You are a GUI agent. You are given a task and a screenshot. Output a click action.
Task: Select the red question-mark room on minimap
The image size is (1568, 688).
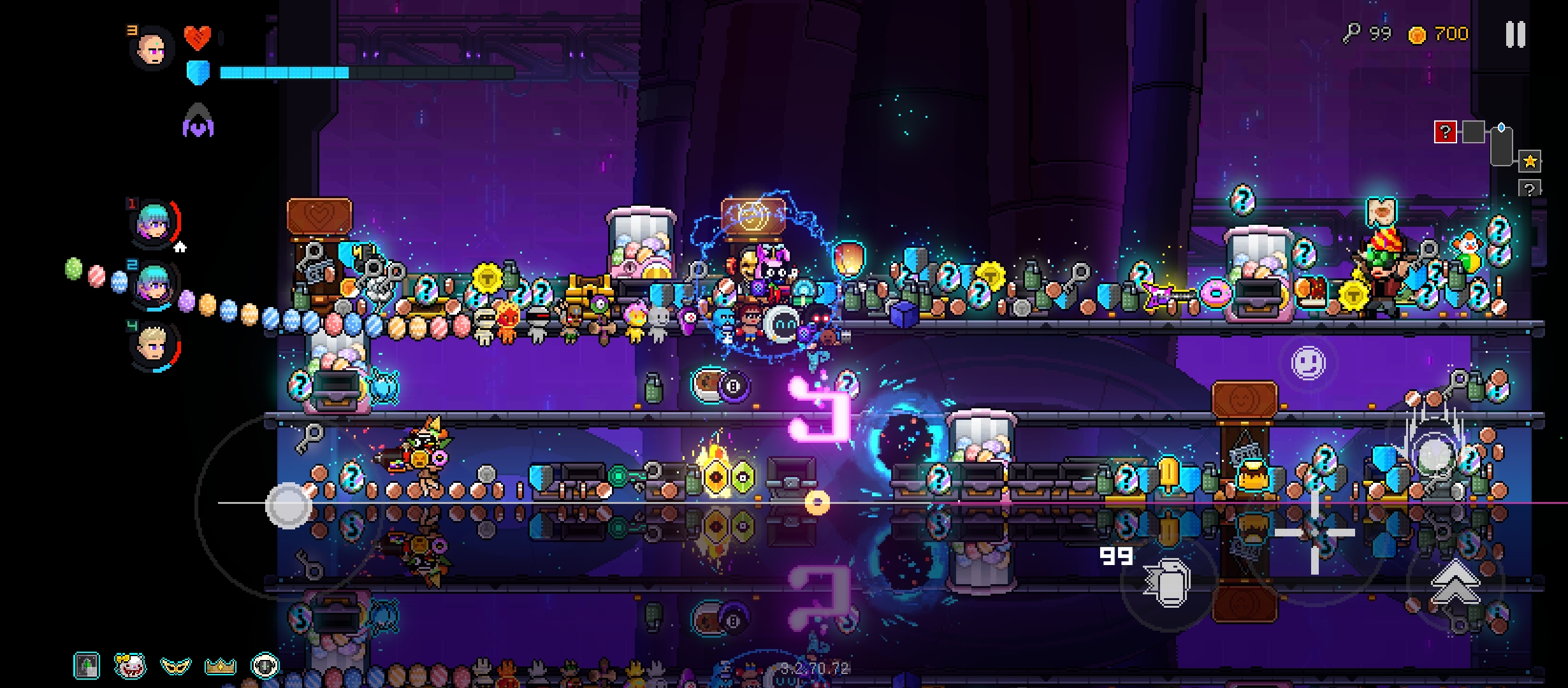tap(1445, 133)
